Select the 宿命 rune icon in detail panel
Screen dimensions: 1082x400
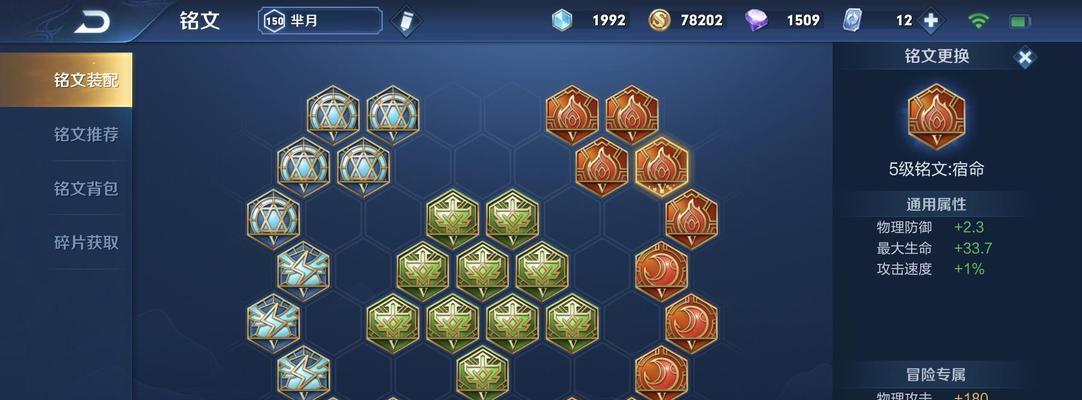936,115
